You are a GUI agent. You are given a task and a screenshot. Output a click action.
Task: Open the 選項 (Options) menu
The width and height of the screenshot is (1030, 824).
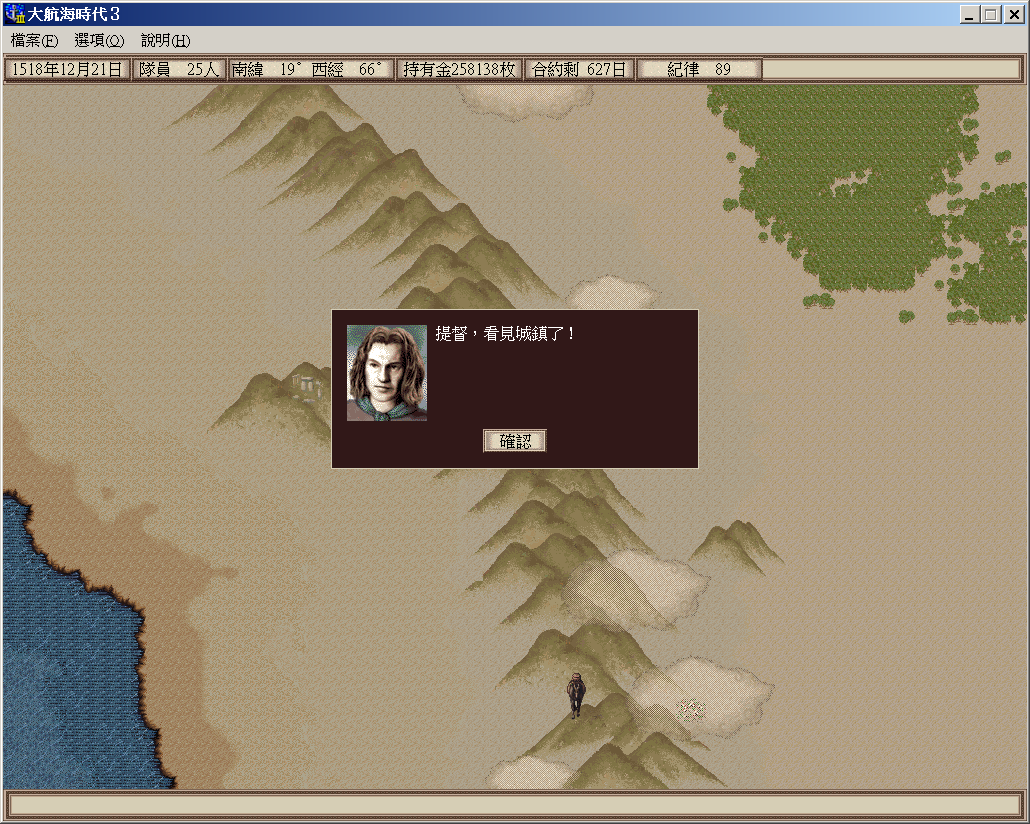pos(99,41)
